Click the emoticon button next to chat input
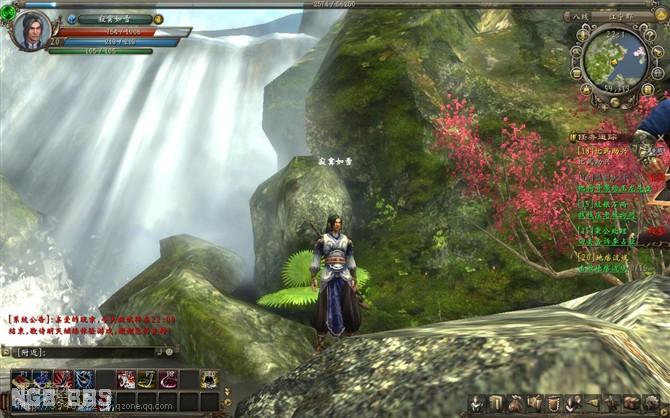 (x=170, y=352)
